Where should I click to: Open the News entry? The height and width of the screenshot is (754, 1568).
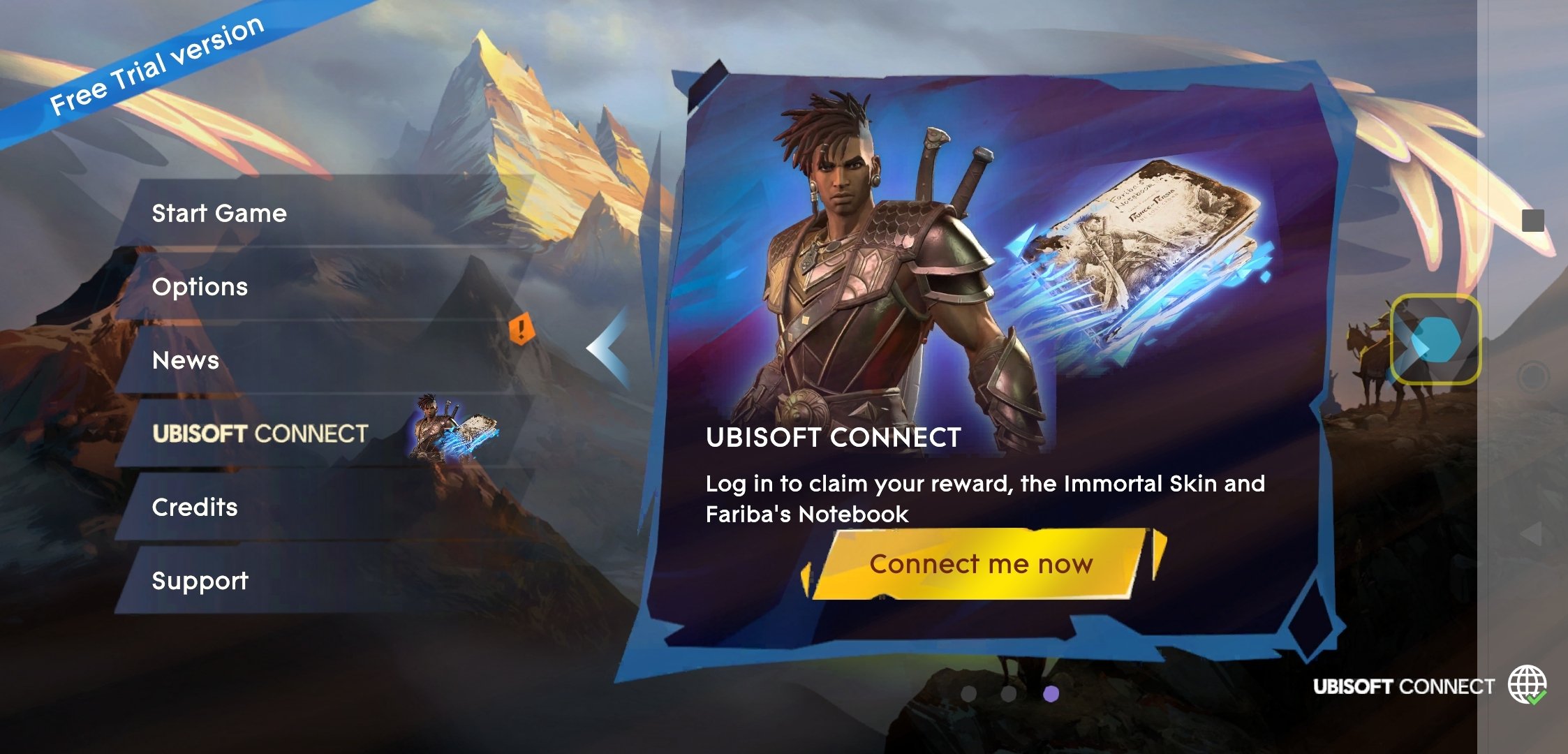tap(186, 360)
